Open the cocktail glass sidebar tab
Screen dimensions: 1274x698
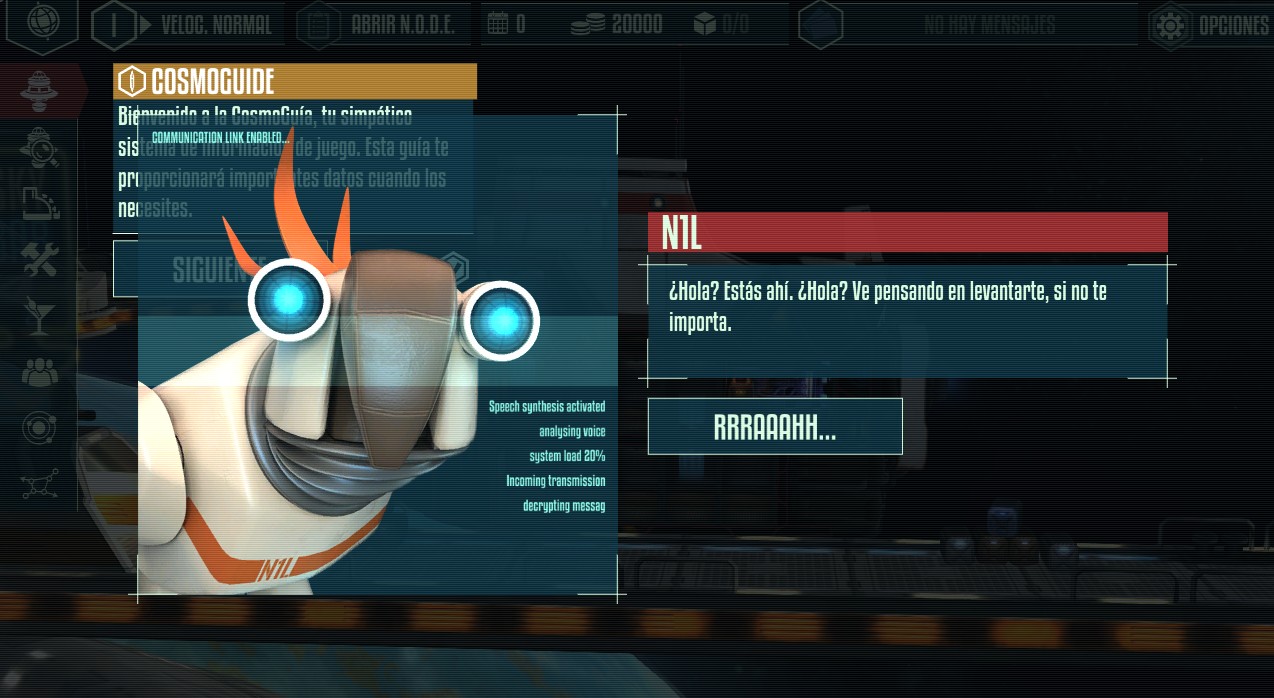41,318
